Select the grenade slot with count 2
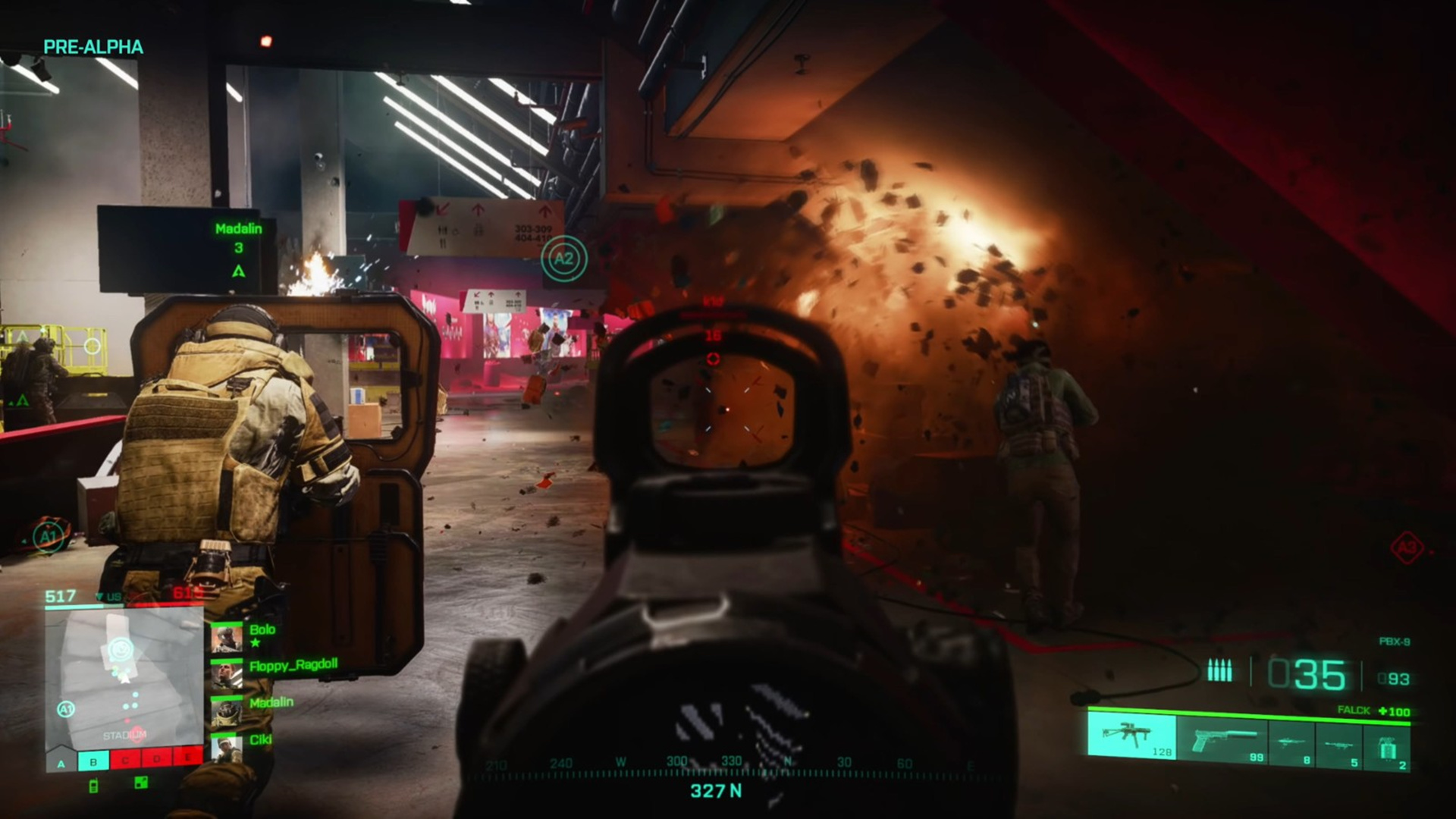Viewport: 1456px width, 819px height. pyautogui.click(x=1387, y=746)
